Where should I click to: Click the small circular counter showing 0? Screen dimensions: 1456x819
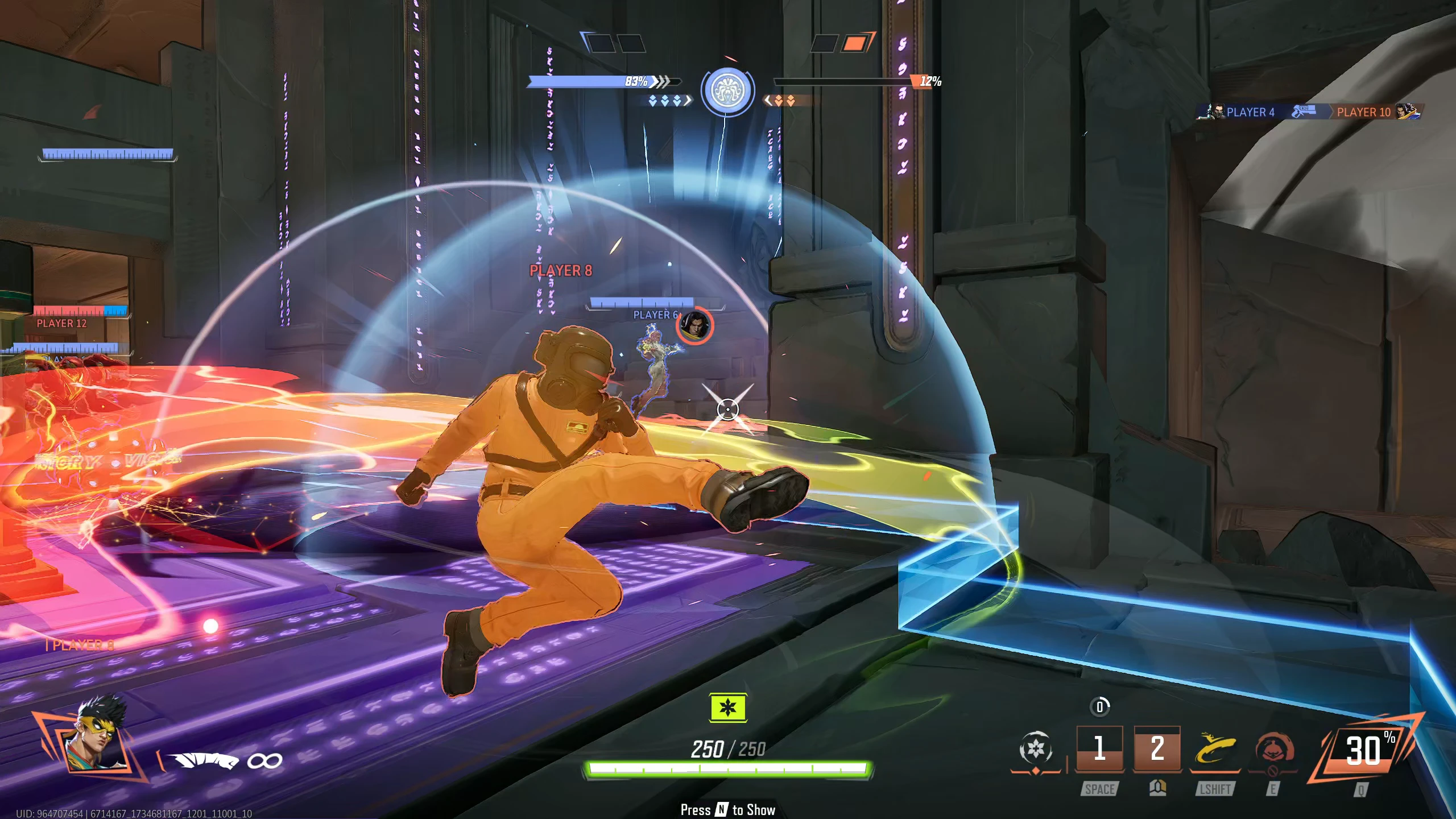coord(1099,707)
